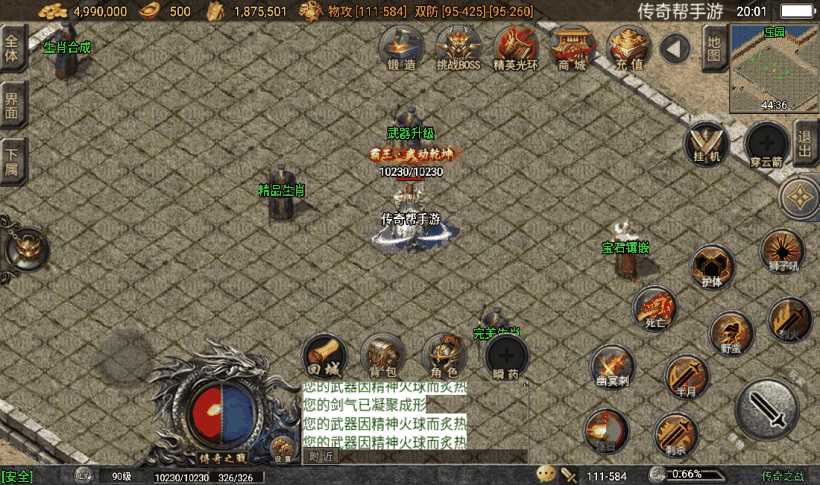Activate the 护体 shield skill

712,267
